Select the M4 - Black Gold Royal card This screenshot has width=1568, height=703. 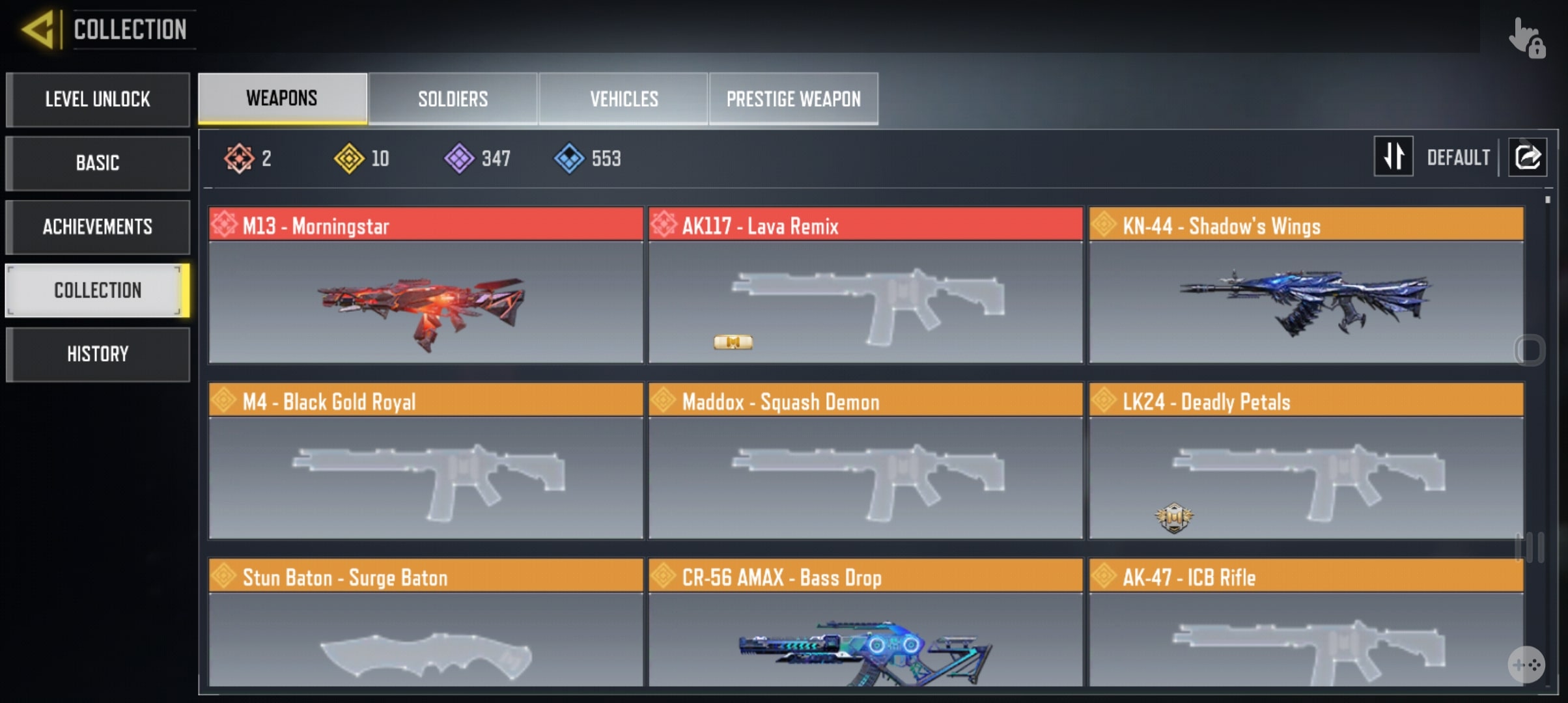point(426,461)
